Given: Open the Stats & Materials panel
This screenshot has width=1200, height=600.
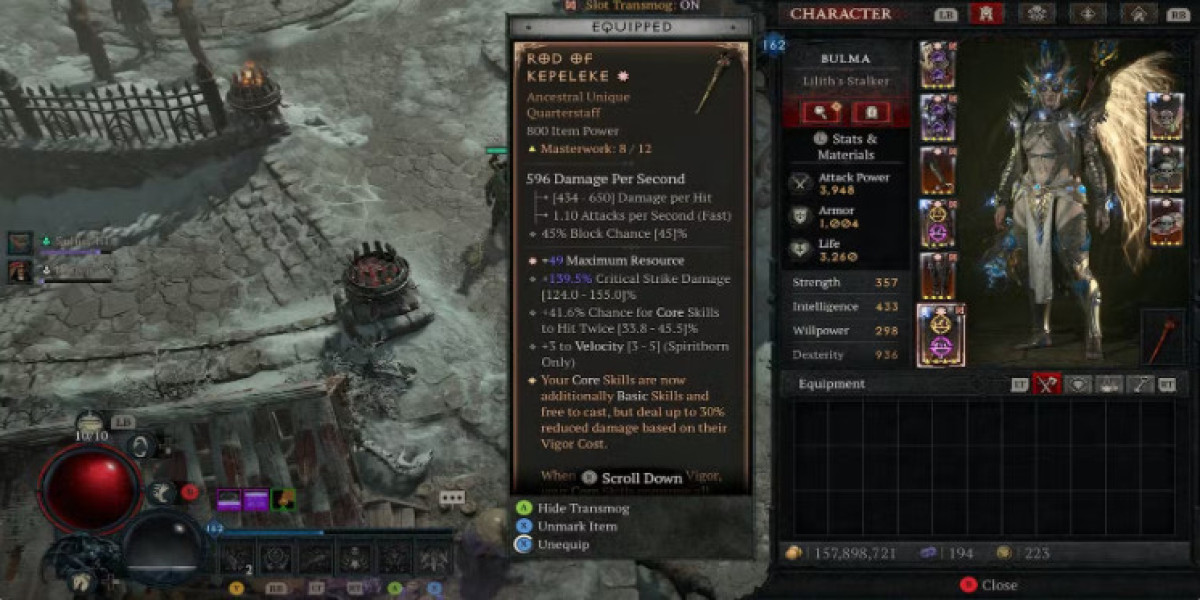Looking at the screenshot, I should 846,146.
